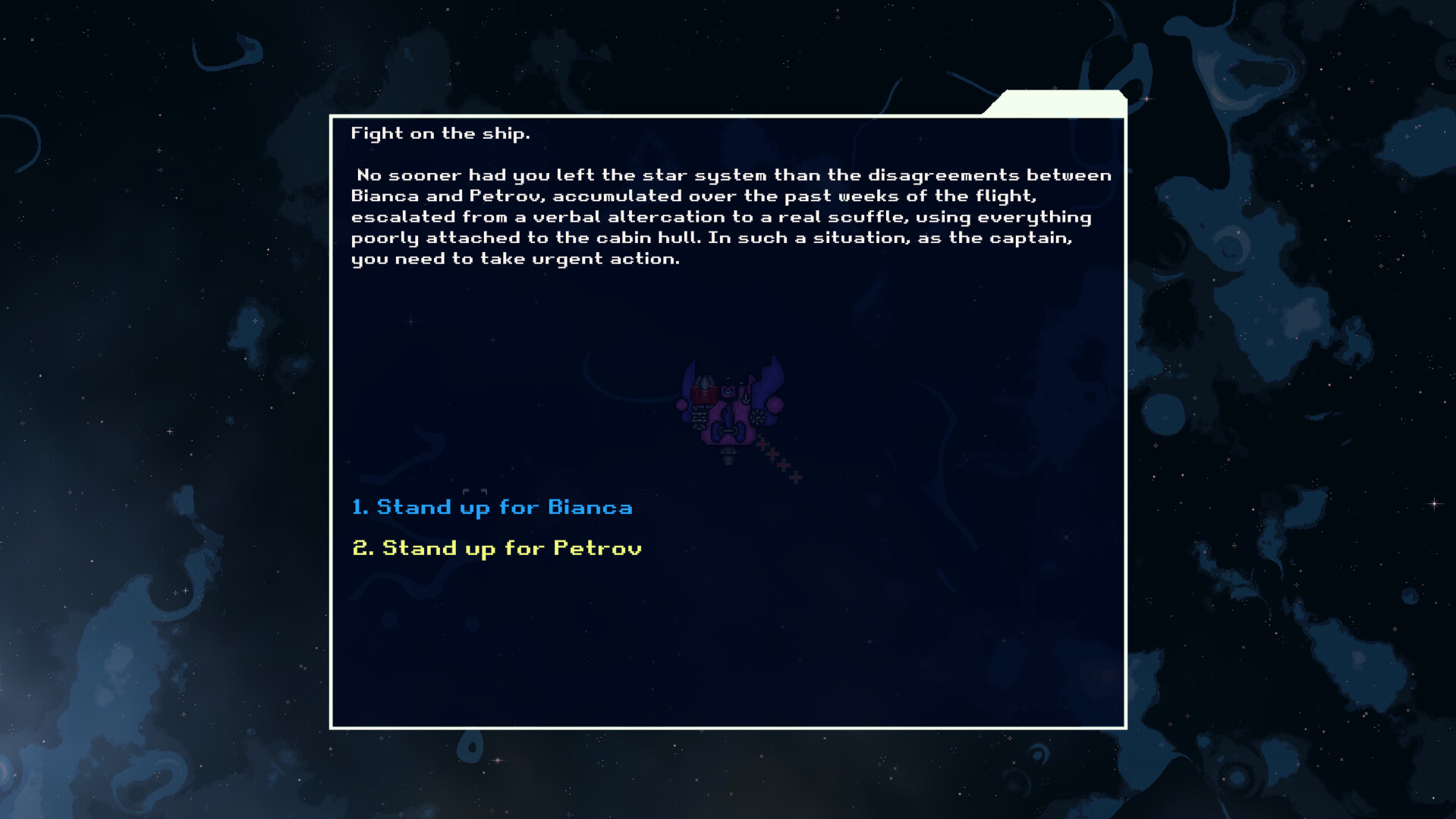This screenshot has width=1456, height=819.
Task: Click the ship's blue cockpit window
Action: (728, 391)
